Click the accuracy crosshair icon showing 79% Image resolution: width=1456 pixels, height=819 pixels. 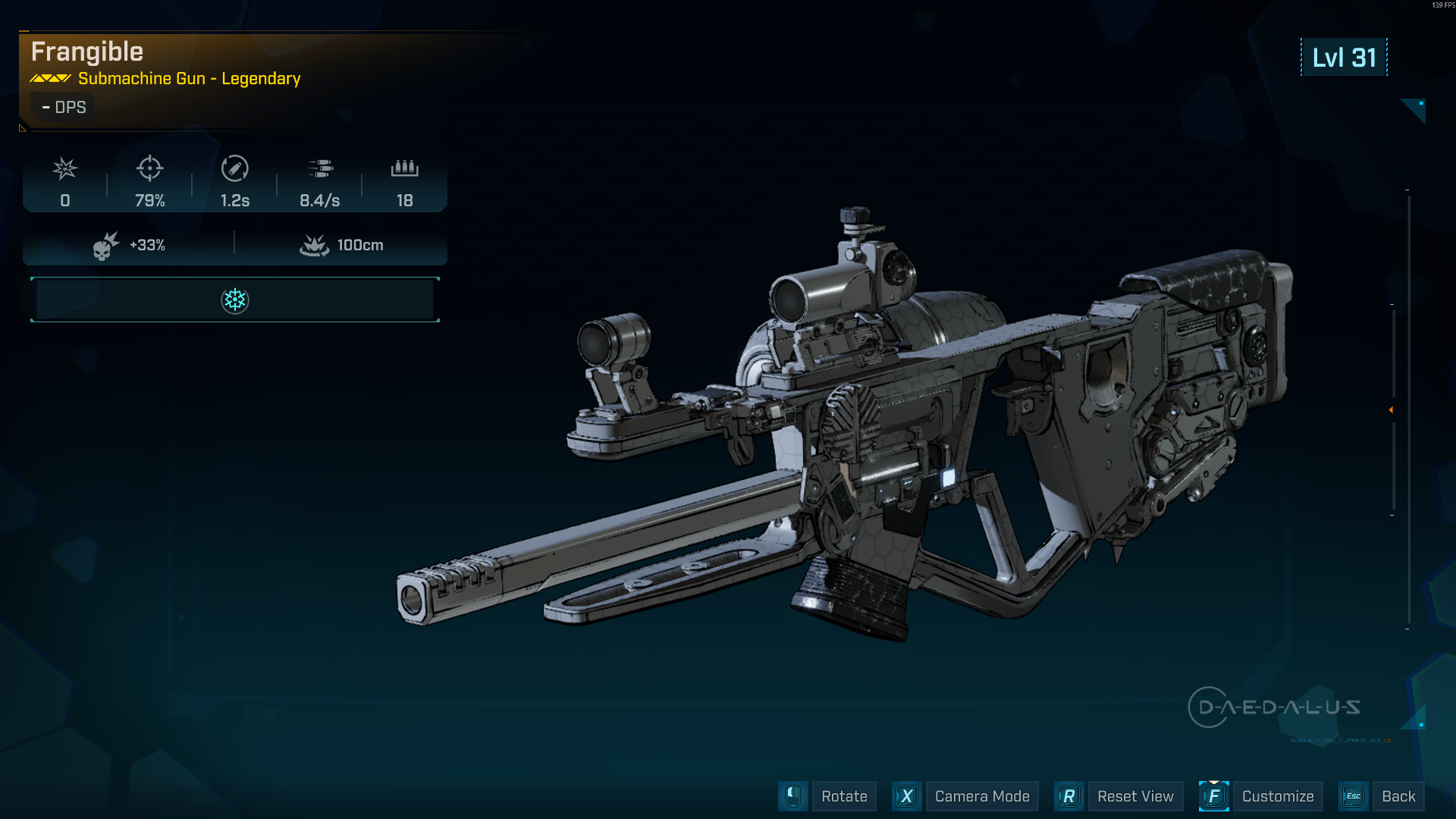pos(150,168)
